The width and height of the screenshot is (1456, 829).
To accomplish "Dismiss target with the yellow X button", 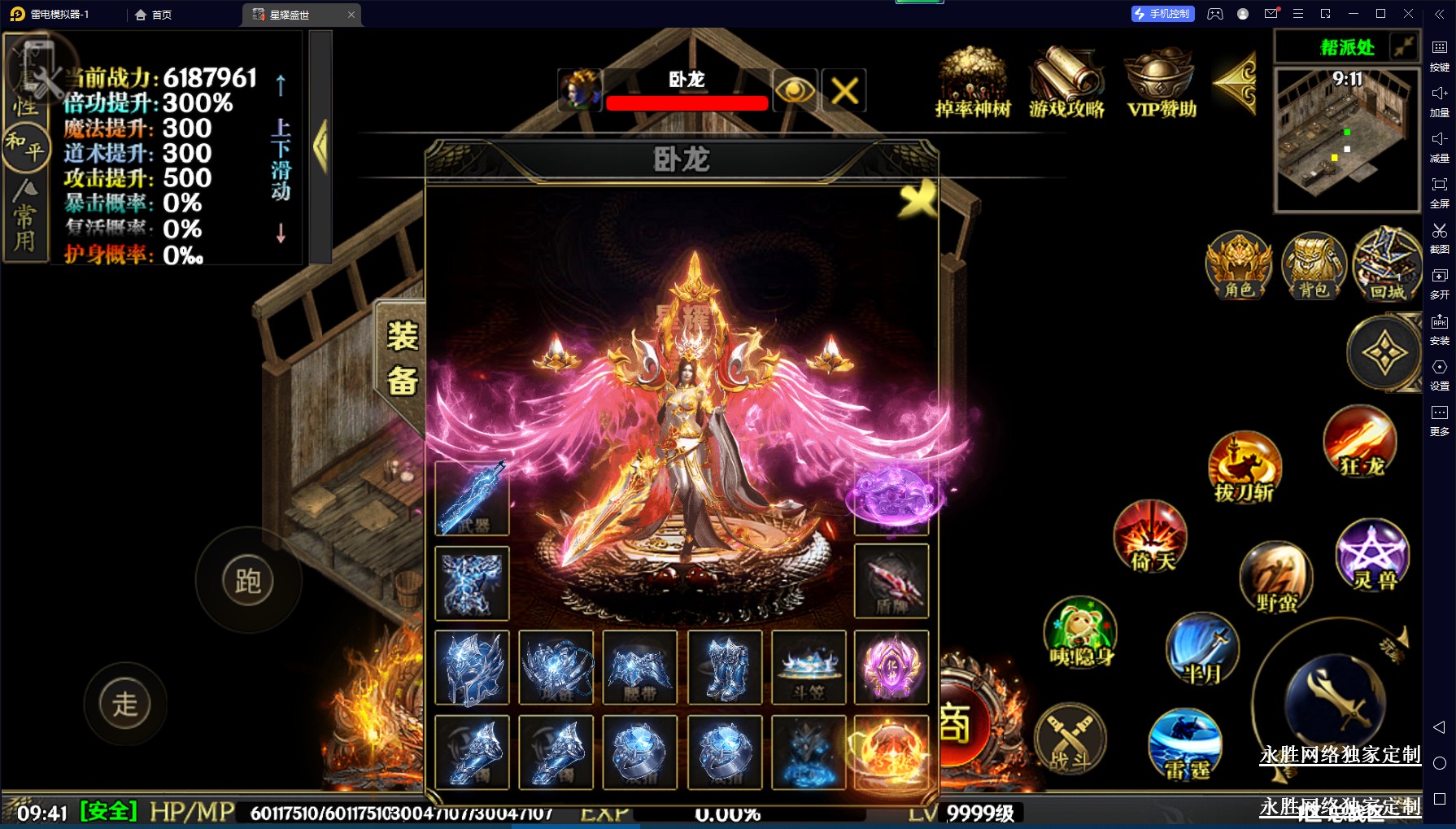I will click(844, 90).
